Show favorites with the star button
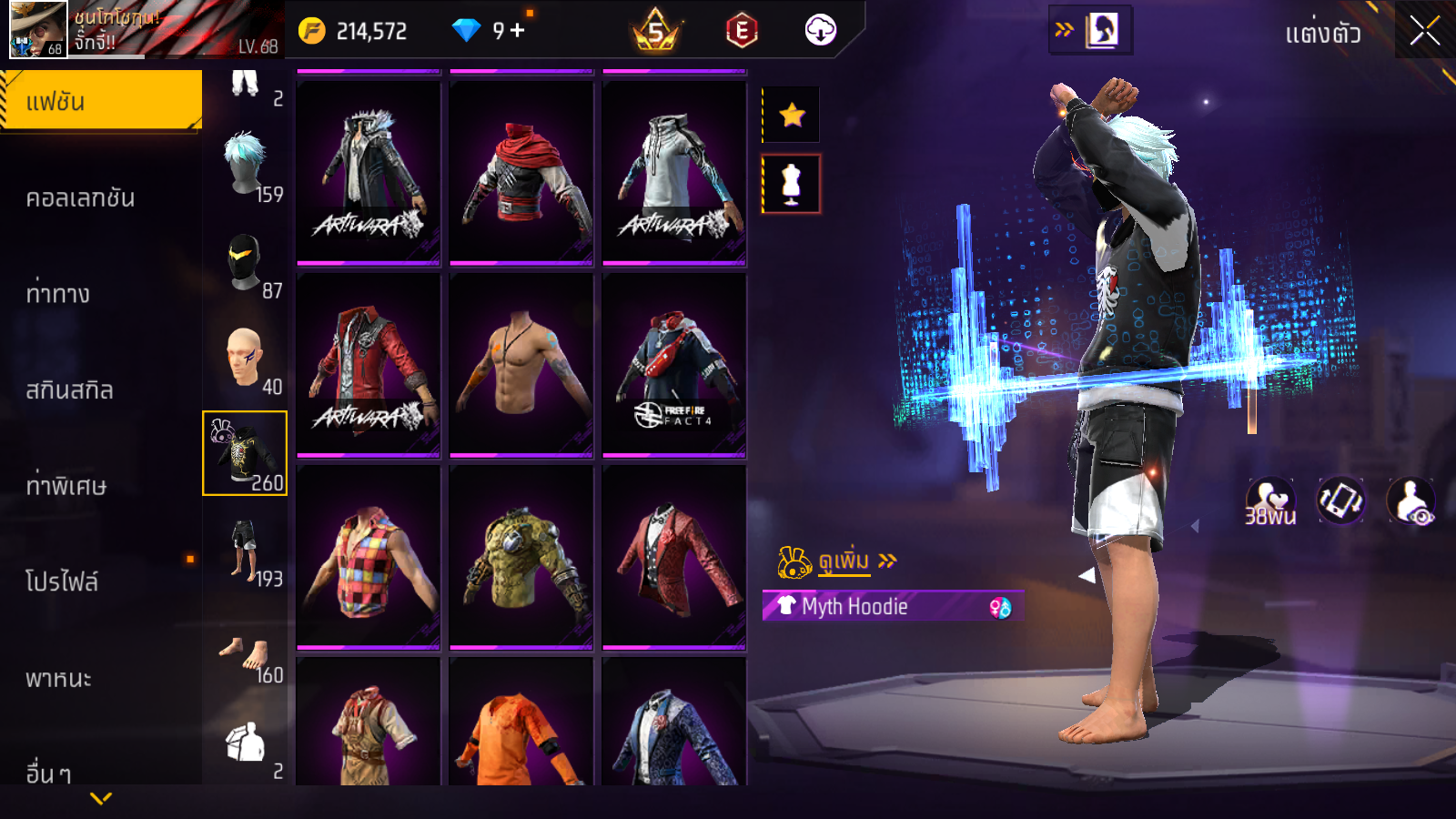 coord(792,115)
